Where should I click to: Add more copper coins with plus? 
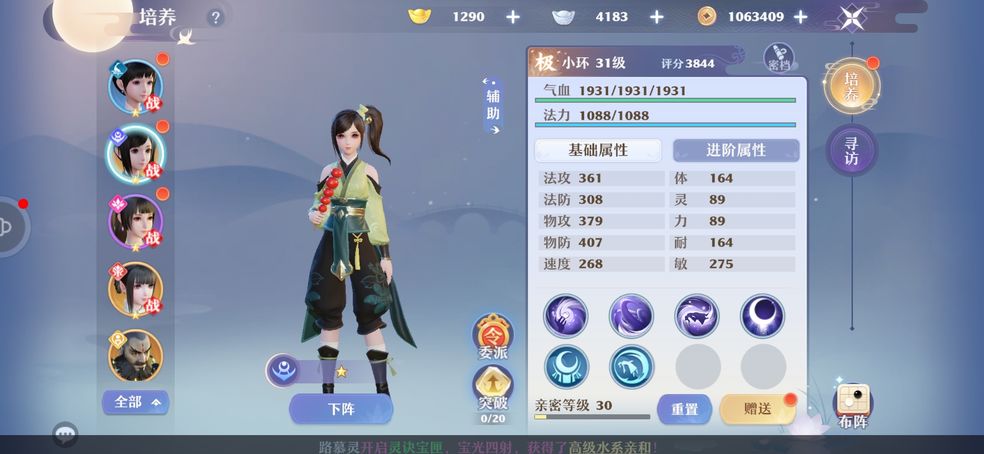coord(802,17)
